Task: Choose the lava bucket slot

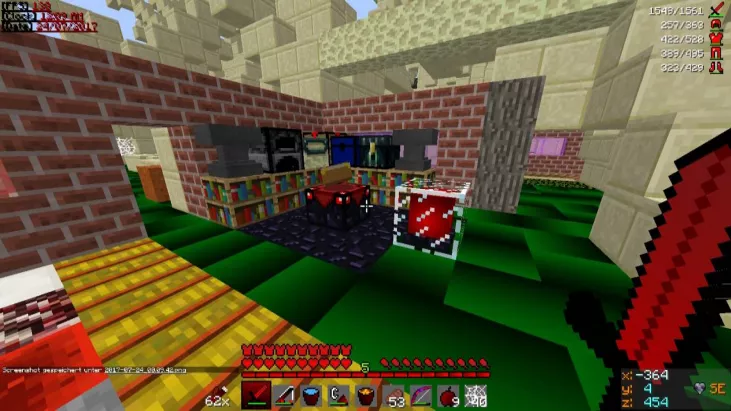Action: (366, 394)
